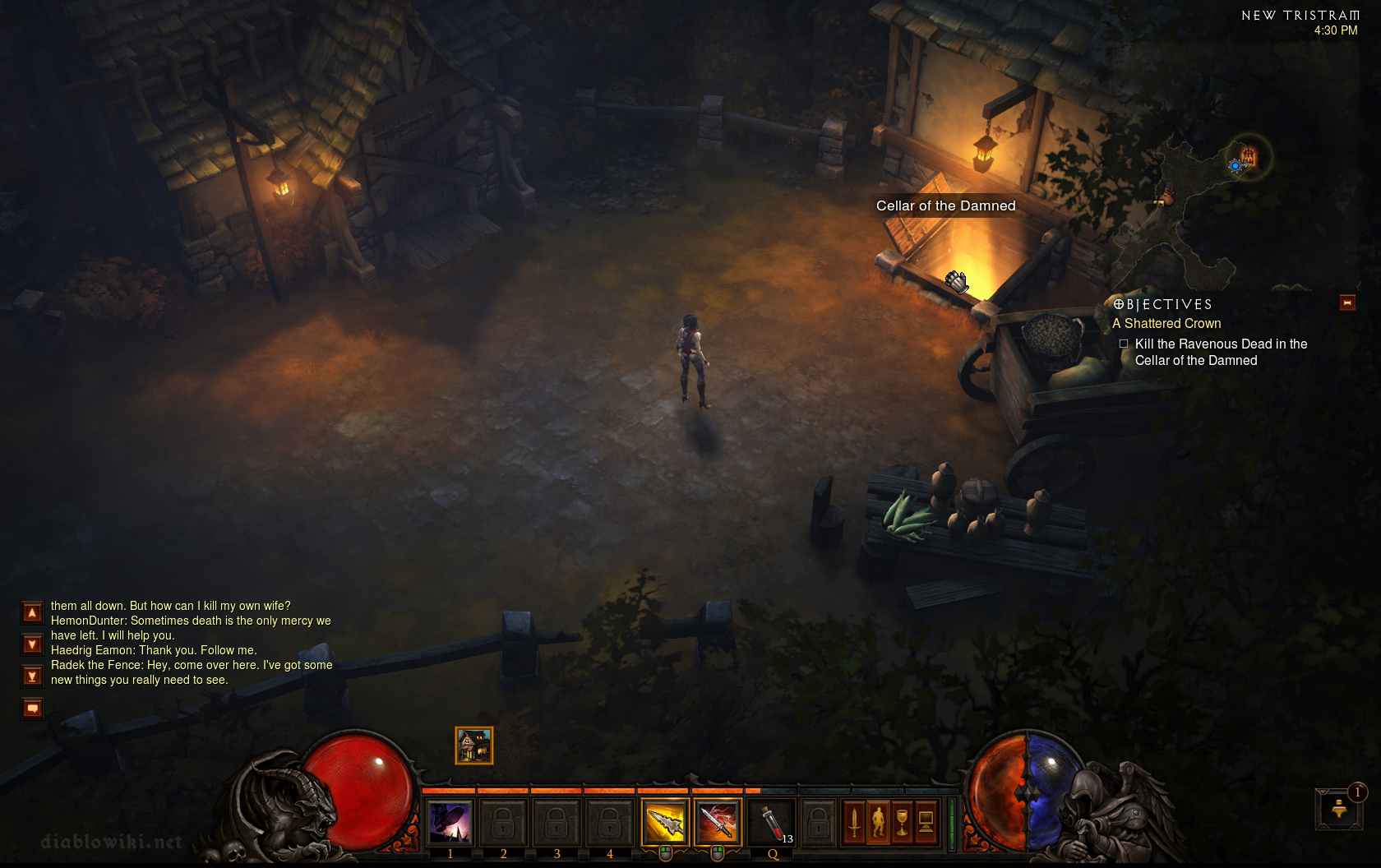Click the single down-arrow chat button
Screen dimensions: 1381x868
coord(32,644)
